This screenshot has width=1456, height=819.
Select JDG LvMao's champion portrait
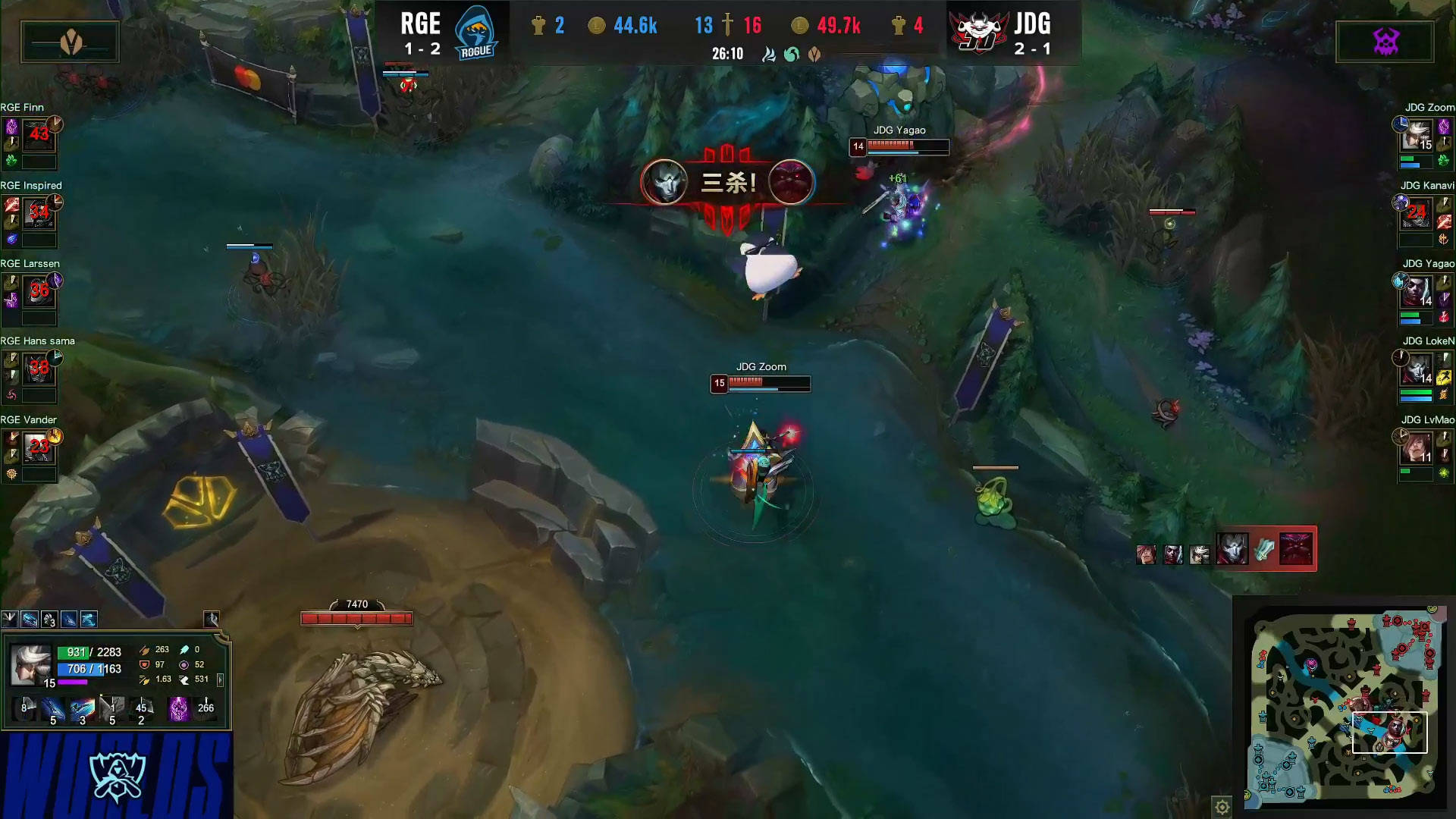tap(1417, 447)
